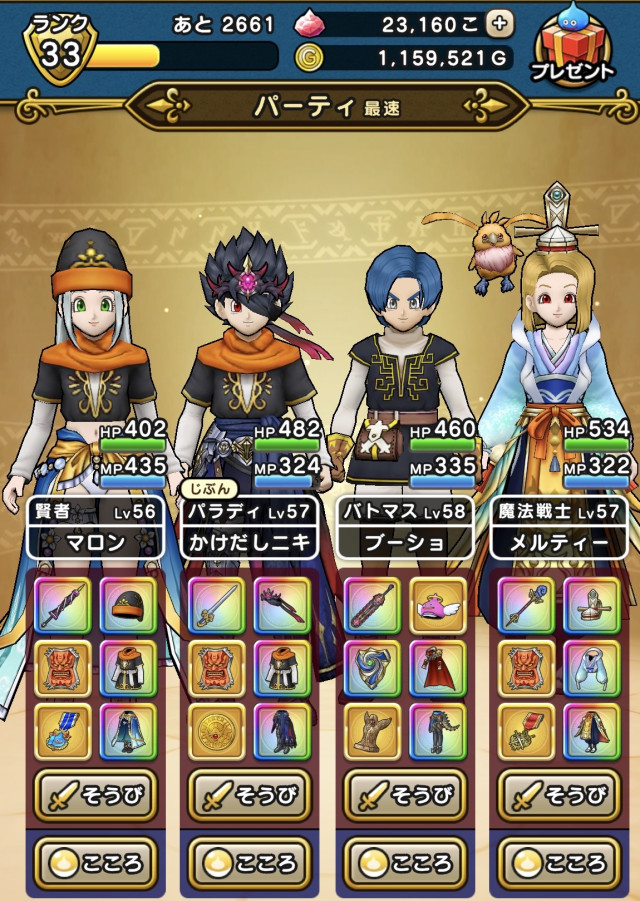Open そうび equipment for ブーショ
Viewport: 640px width, 901px height.
pos(404,796)
